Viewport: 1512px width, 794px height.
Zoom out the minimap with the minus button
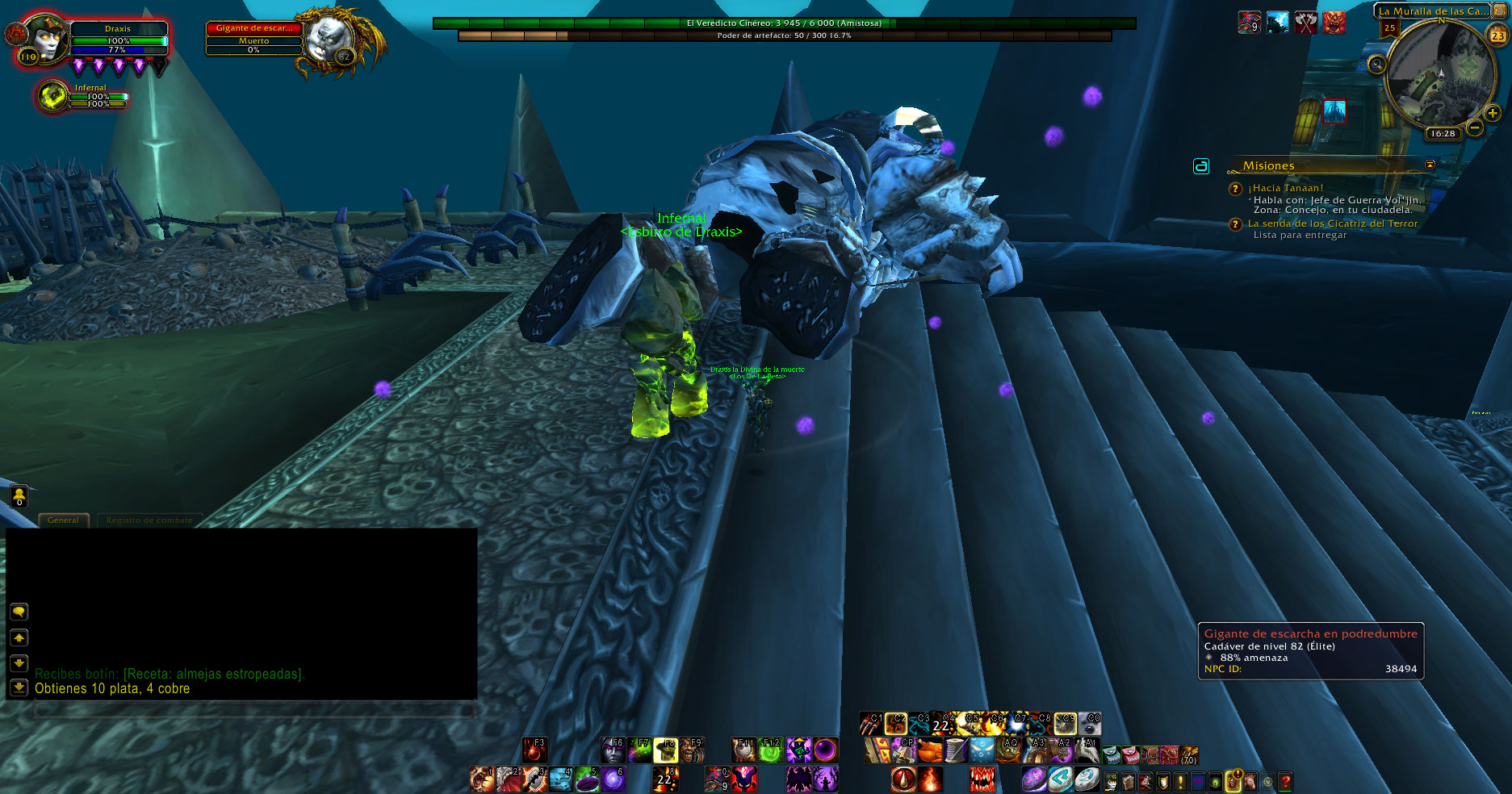coord(1475,127)
